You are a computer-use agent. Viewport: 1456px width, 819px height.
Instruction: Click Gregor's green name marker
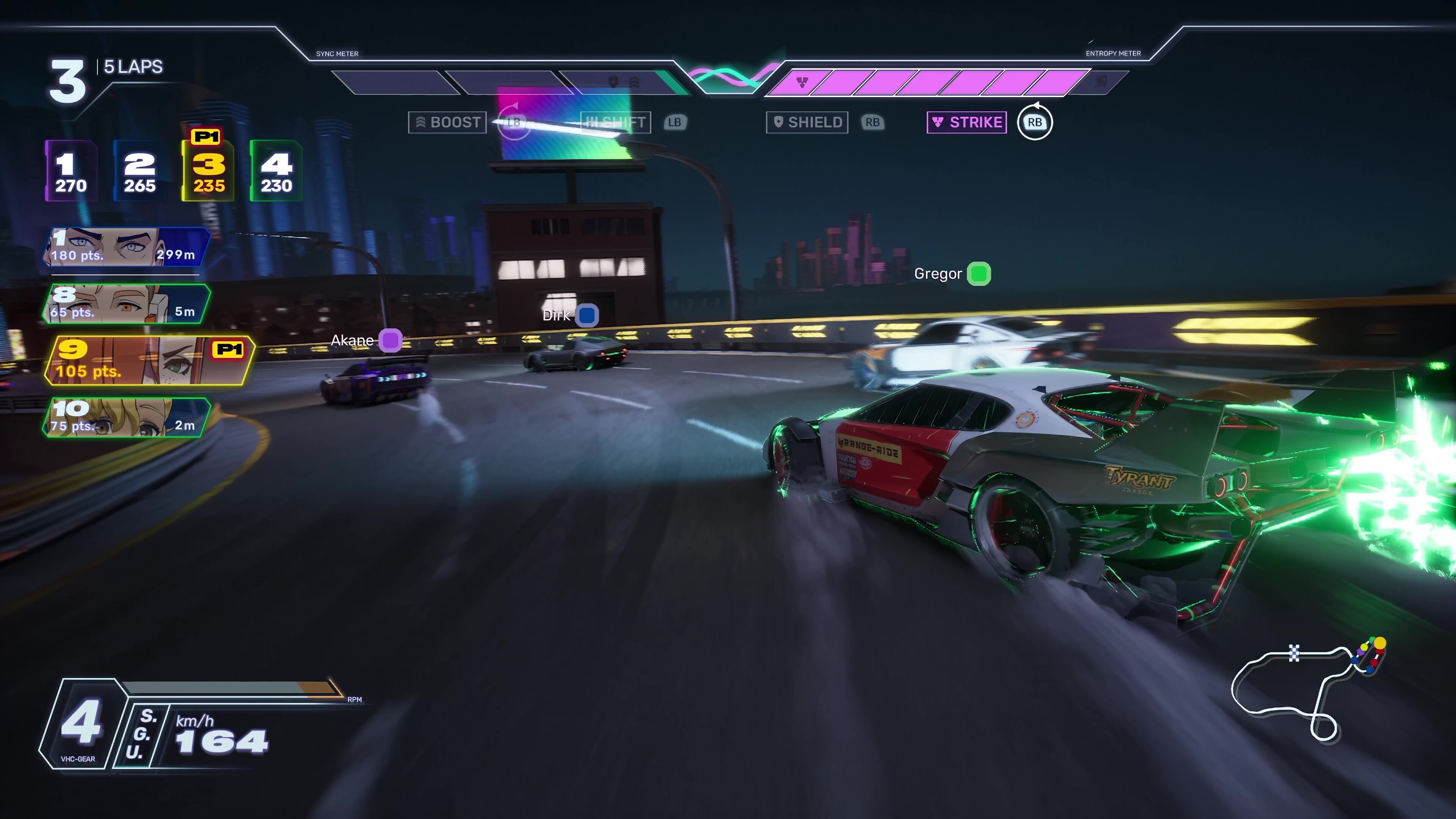pyautogui.click(x=979, y=274)
